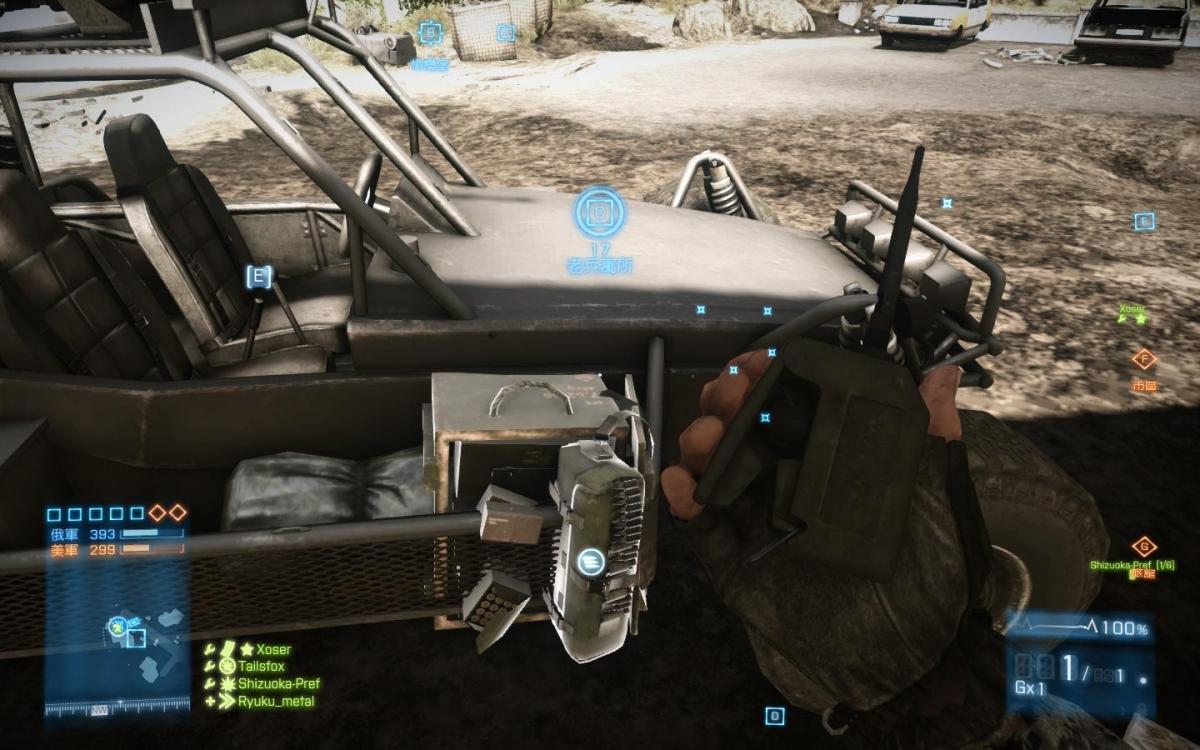This screenshot has height=750, width=1200.
Task: Select the orange objective G diamond marker
Action: coord(1143,547)
